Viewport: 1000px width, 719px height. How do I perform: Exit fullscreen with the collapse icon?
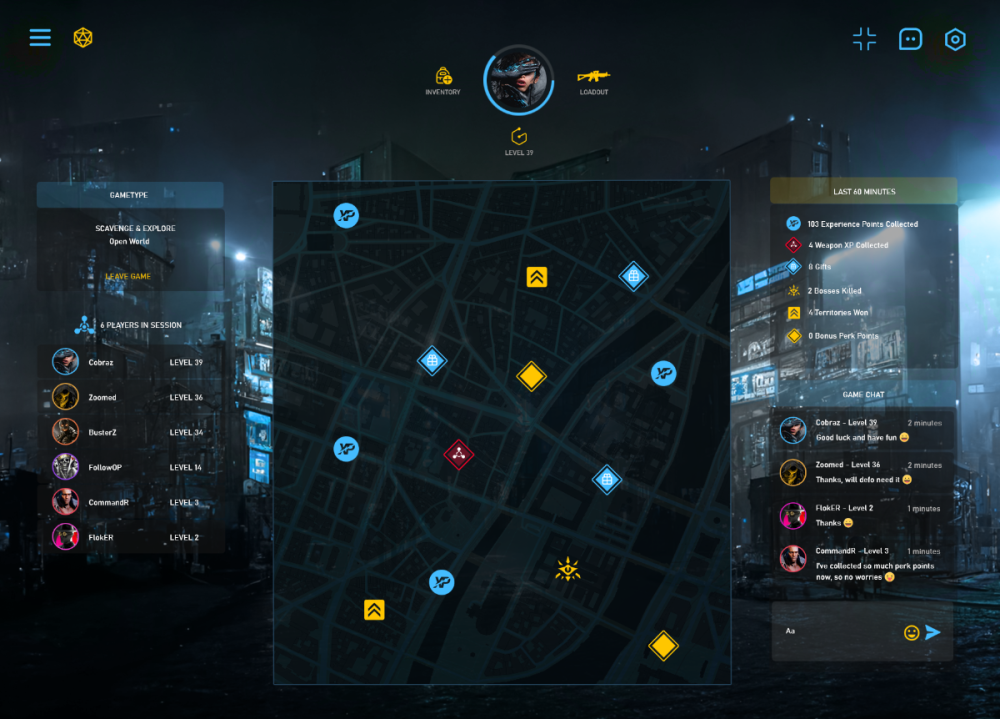click(x=864, y=39)
